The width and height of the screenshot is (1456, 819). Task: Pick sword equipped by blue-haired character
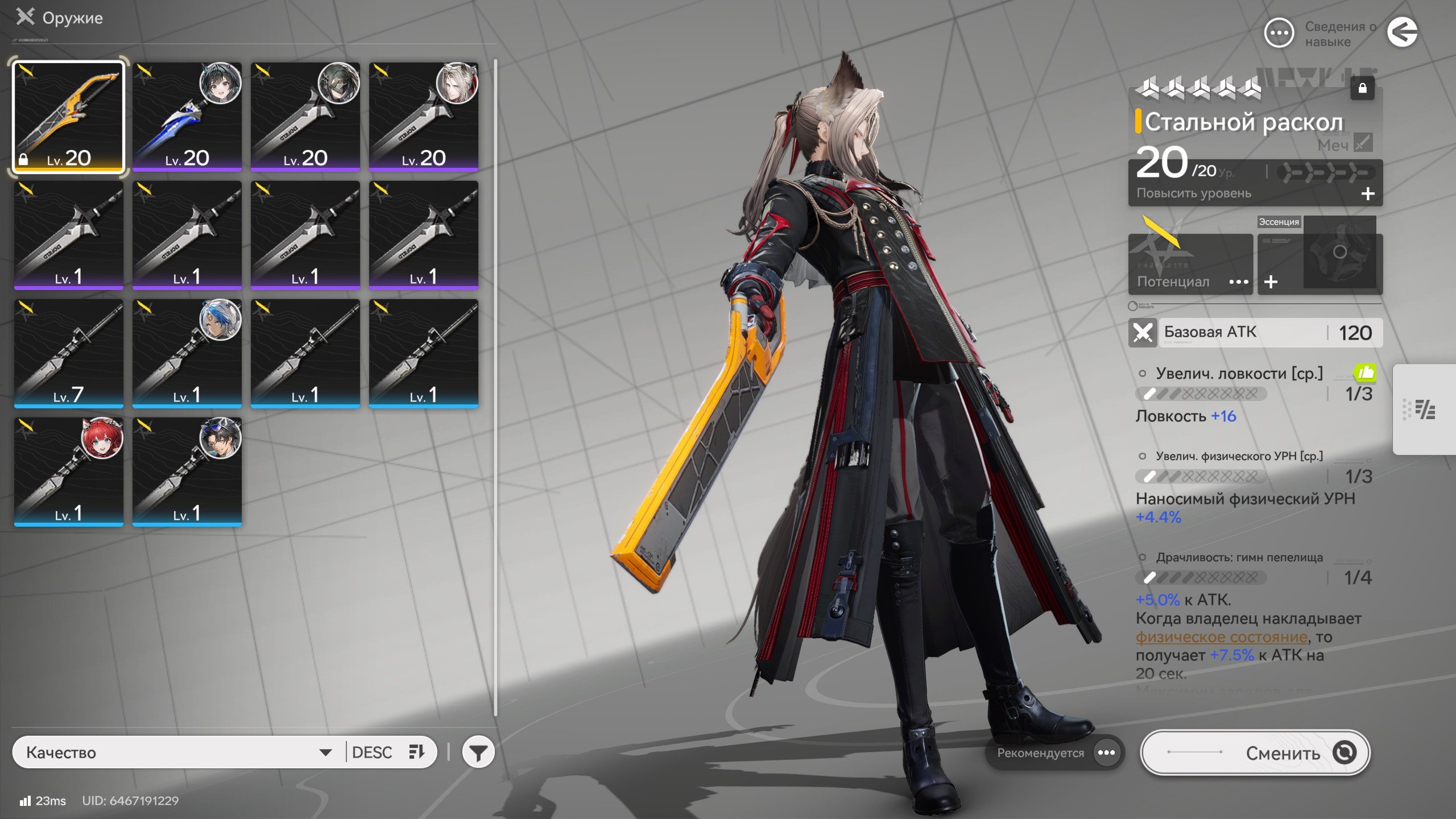click(187, 353)
